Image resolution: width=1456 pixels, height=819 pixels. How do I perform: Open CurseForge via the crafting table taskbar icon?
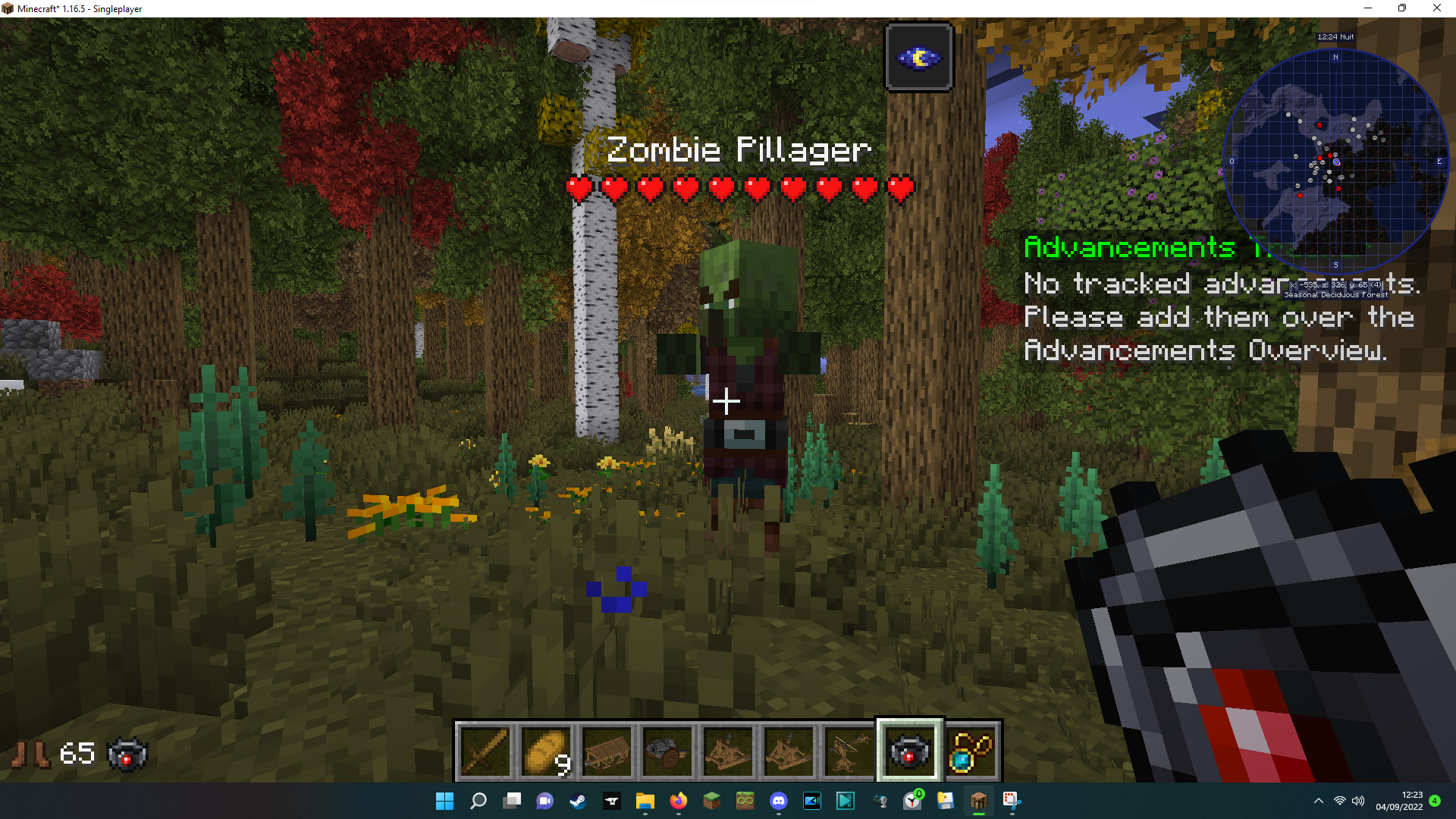click(978, 801)
